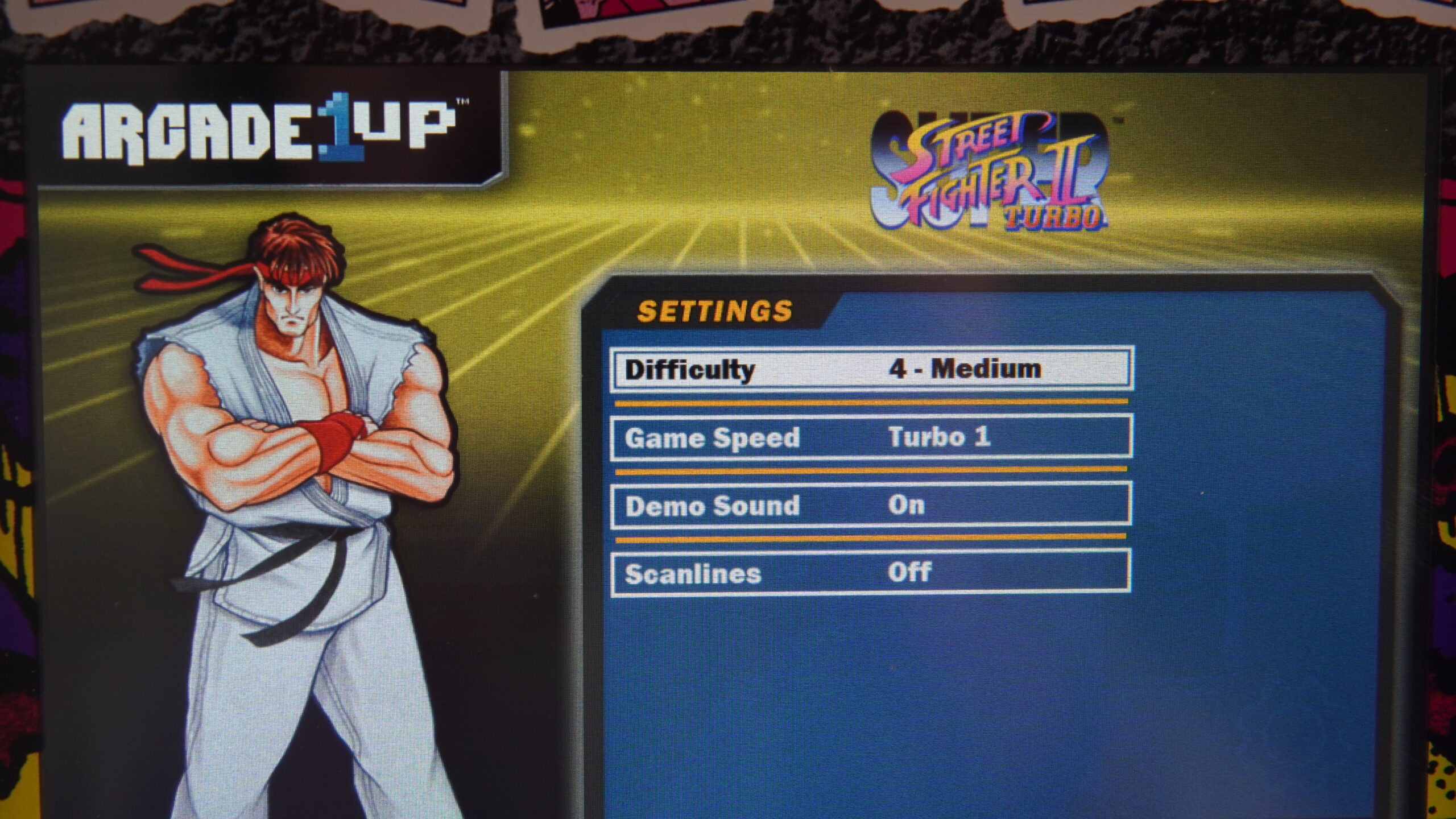Select the Difficulty setting row

(x=871, y=370)
